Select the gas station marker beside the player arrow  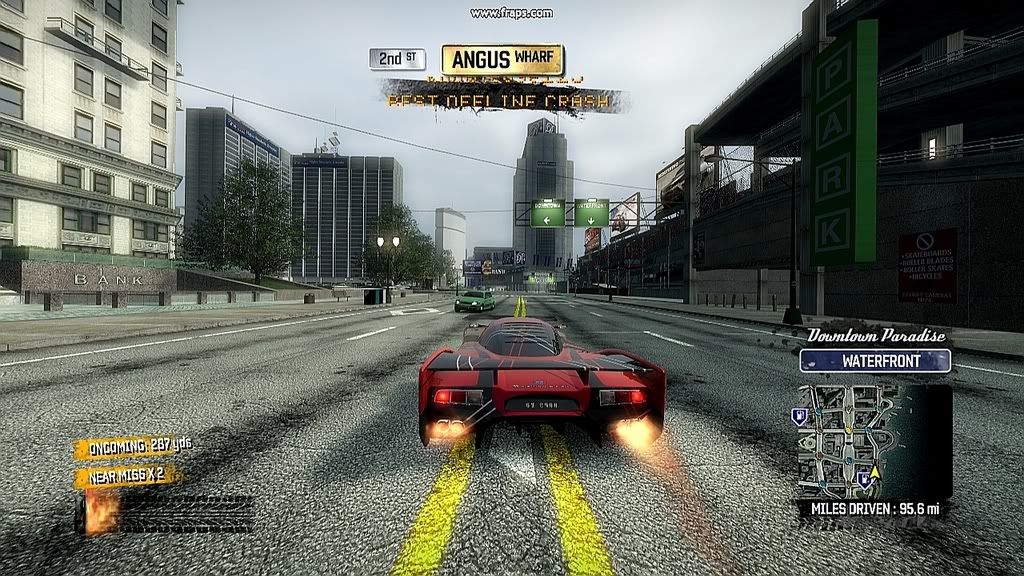click(x=862, y=479)
